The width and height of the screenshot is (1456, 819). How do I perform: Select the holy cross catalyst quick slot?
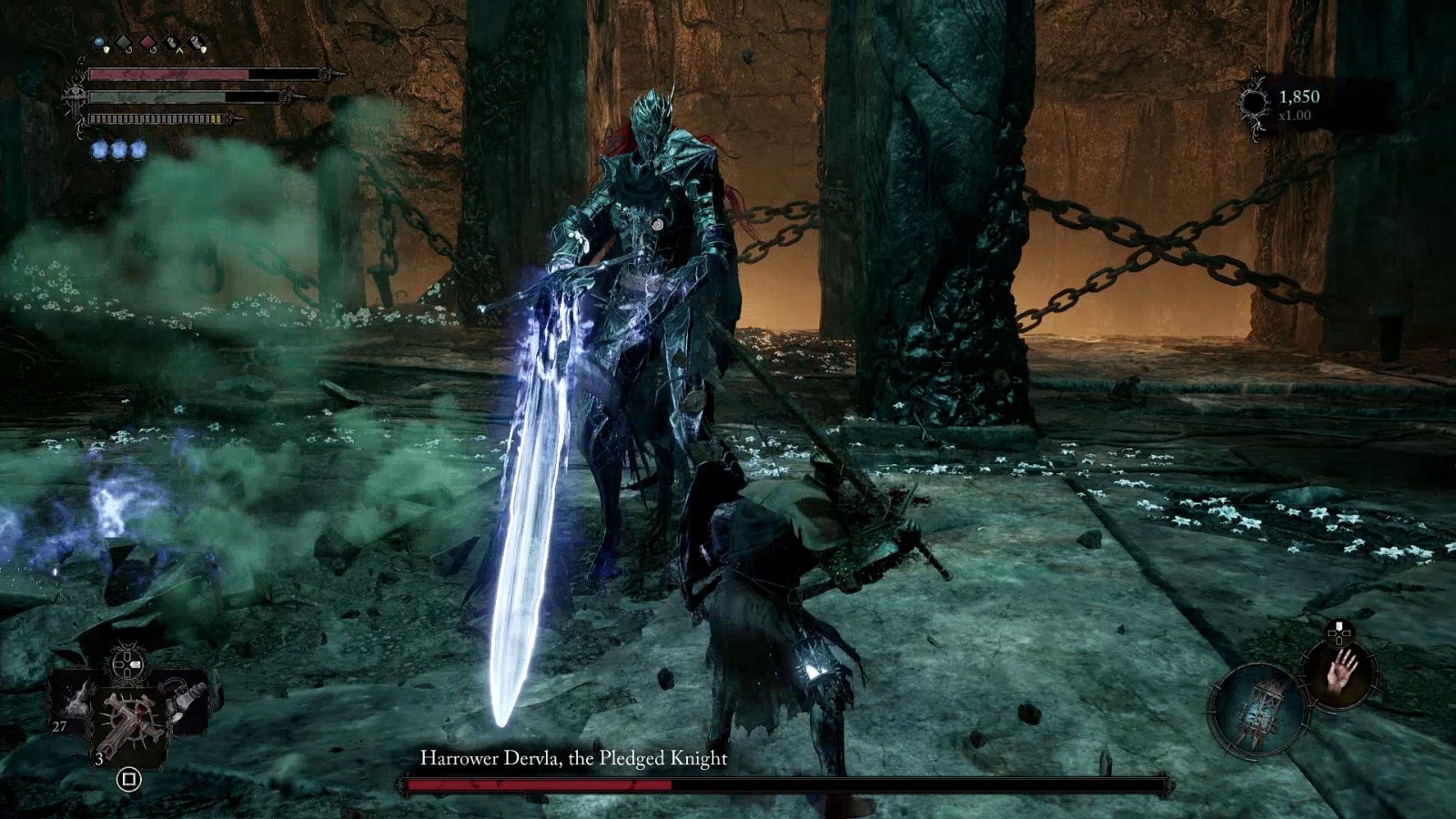131,720
